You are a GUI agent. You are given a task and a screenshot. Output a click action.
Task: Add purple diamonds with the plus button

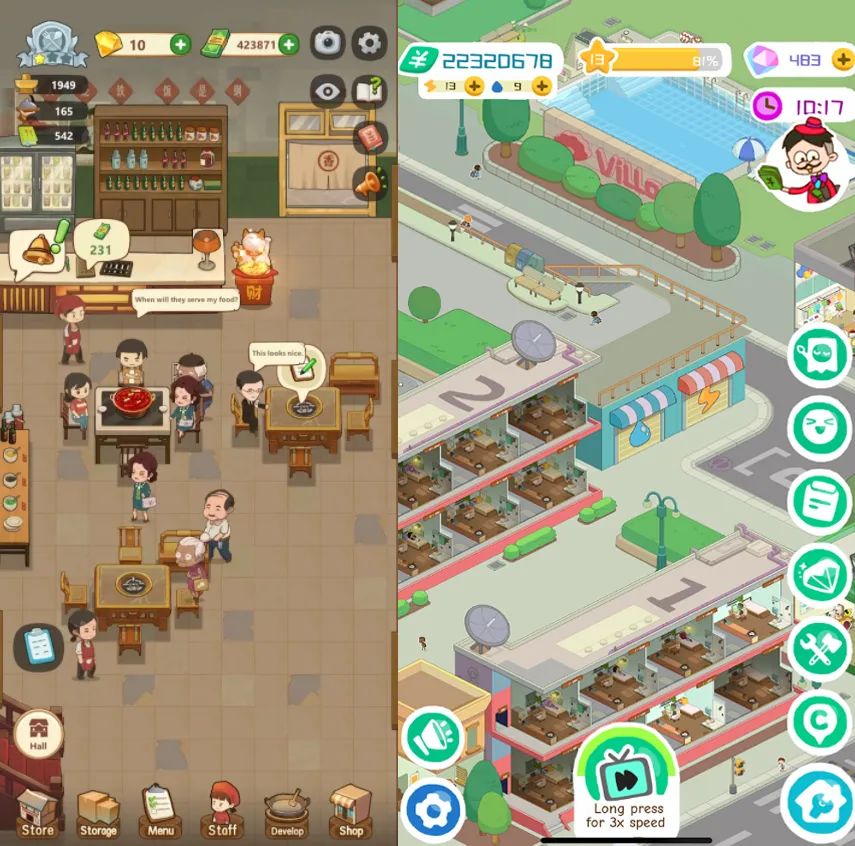843,60
